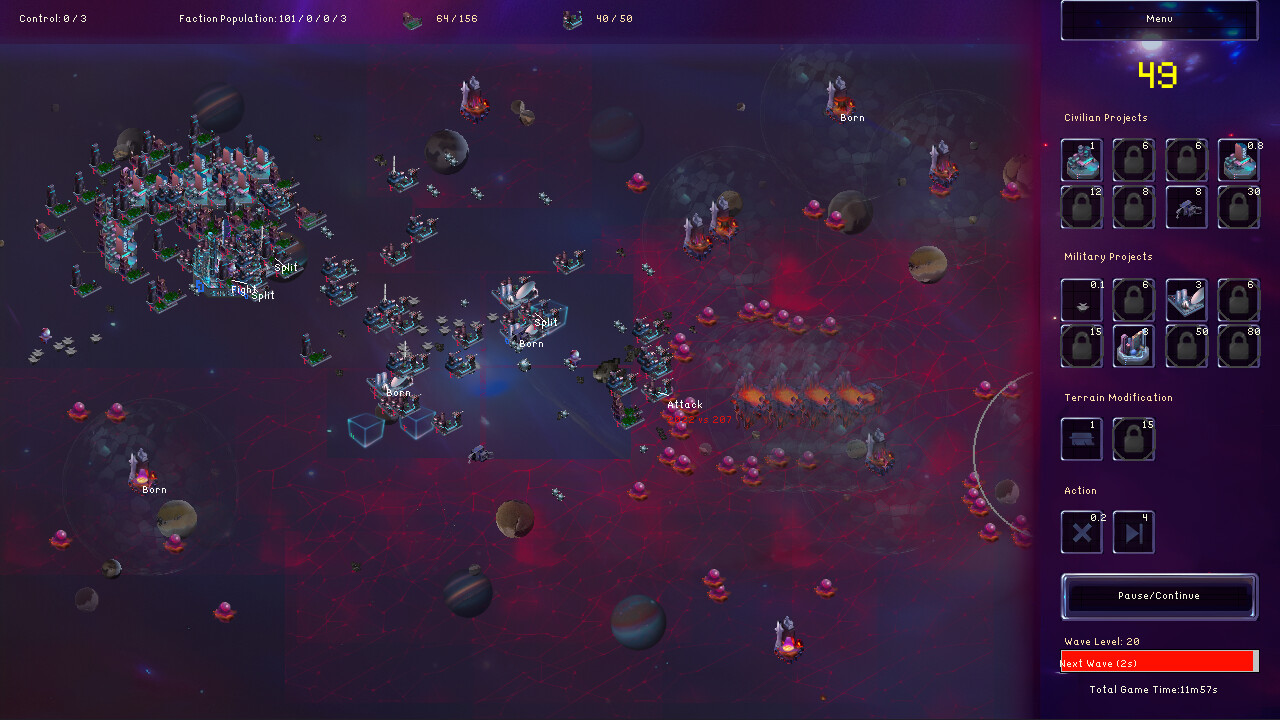Click the factory resource icon showing 40/50
The height and width of the screenshot is (720, 1280).
click(x=573, y=18)
